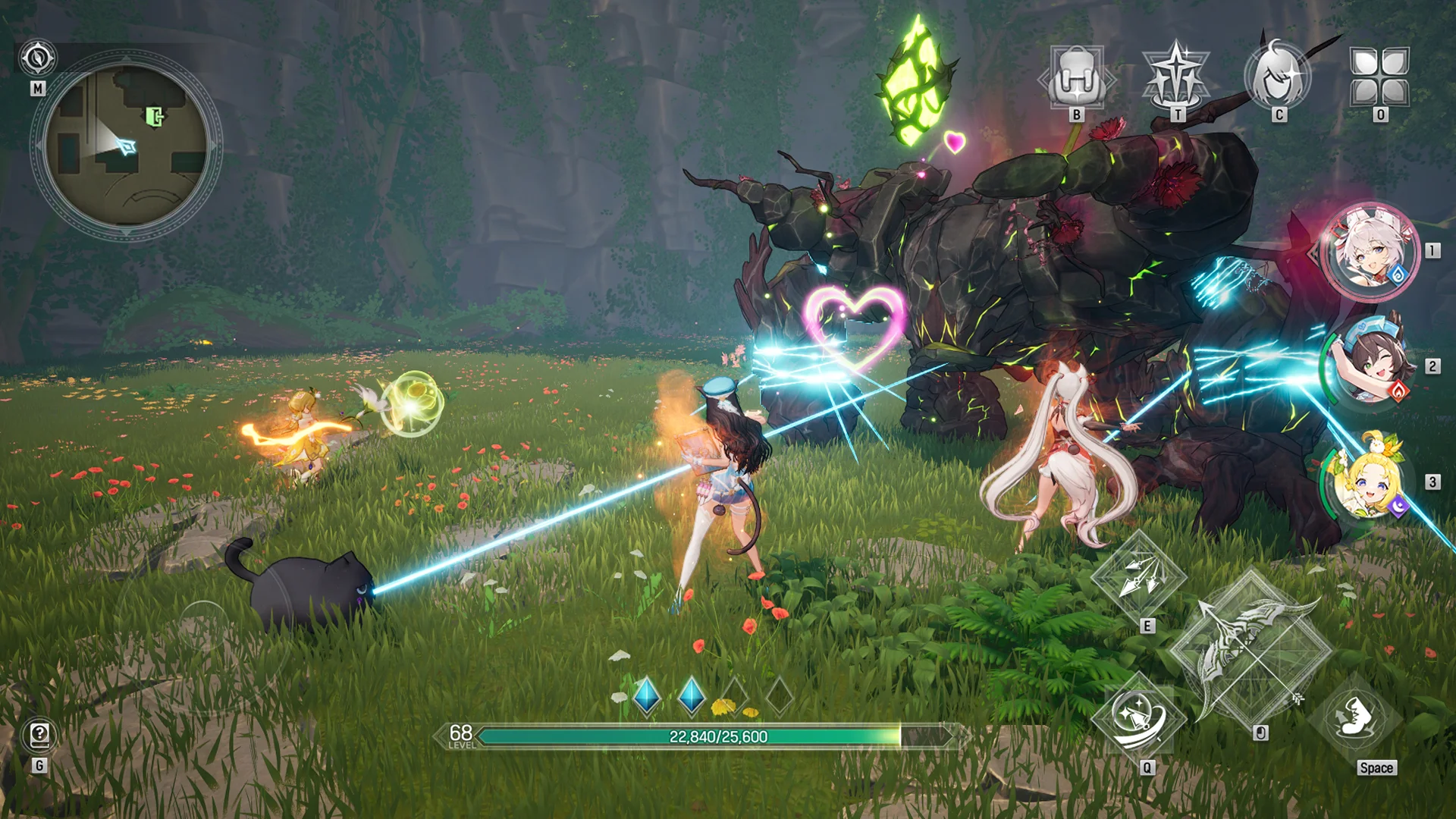
Task: Open the compass map icon above minimap
Action: point(37,58)
